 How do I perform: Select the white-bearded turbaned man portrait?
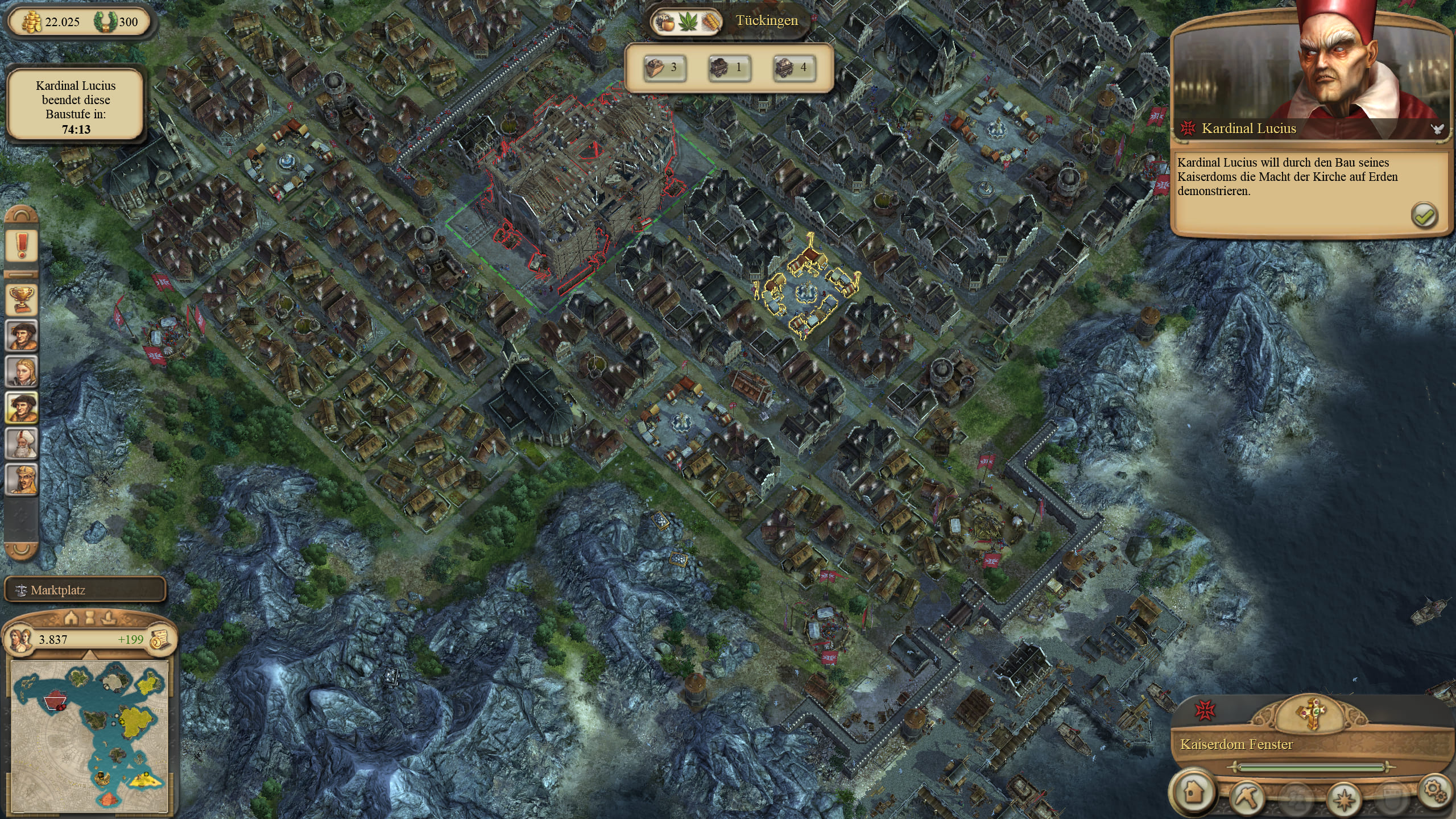coord(22,443)
